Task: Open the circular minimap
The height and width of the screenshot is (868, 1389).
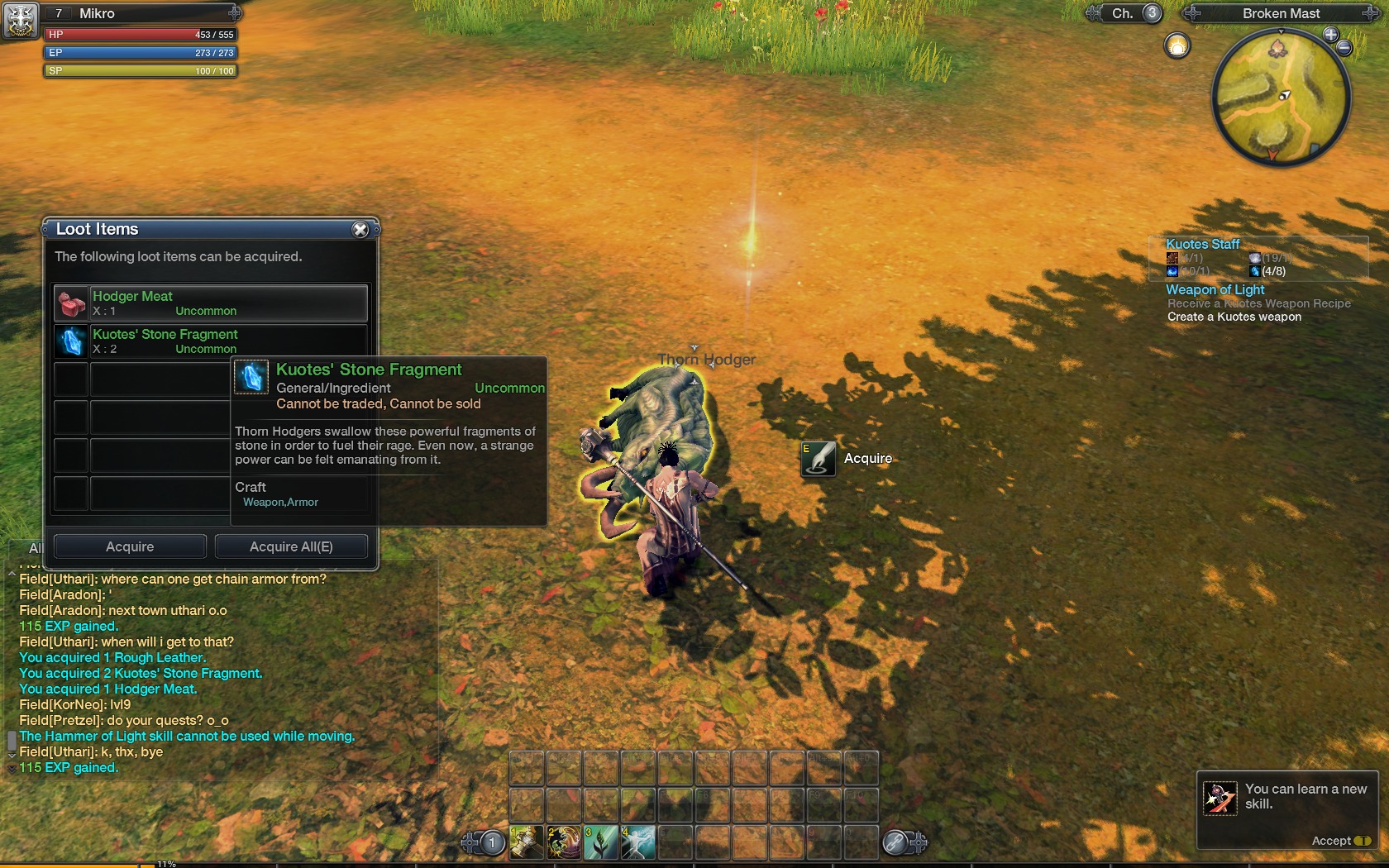Action: [x=1279, y=98]
